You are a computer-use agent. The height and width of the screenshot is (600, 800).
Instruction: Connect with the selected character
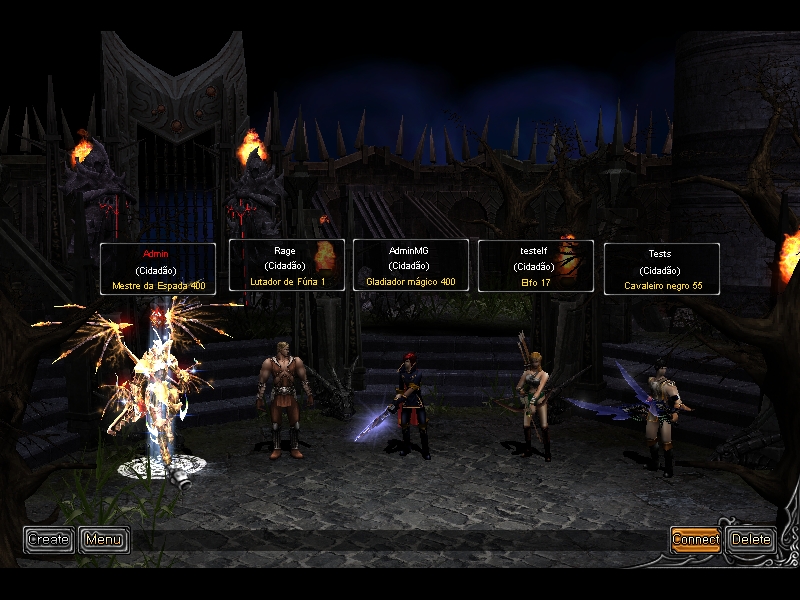[x=695, y=540]
